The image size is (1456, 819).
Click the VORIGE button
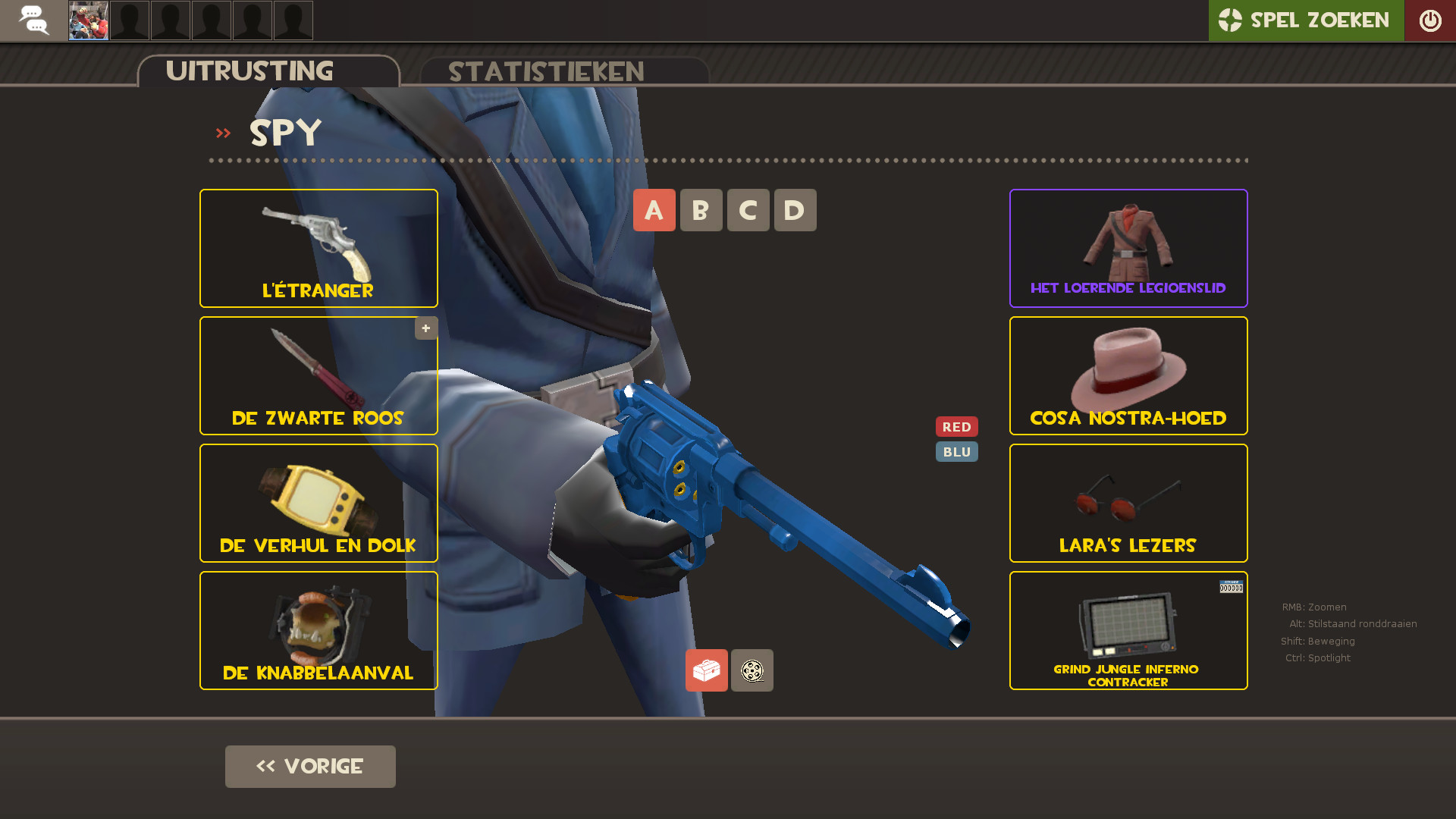(x=310, y=766)
